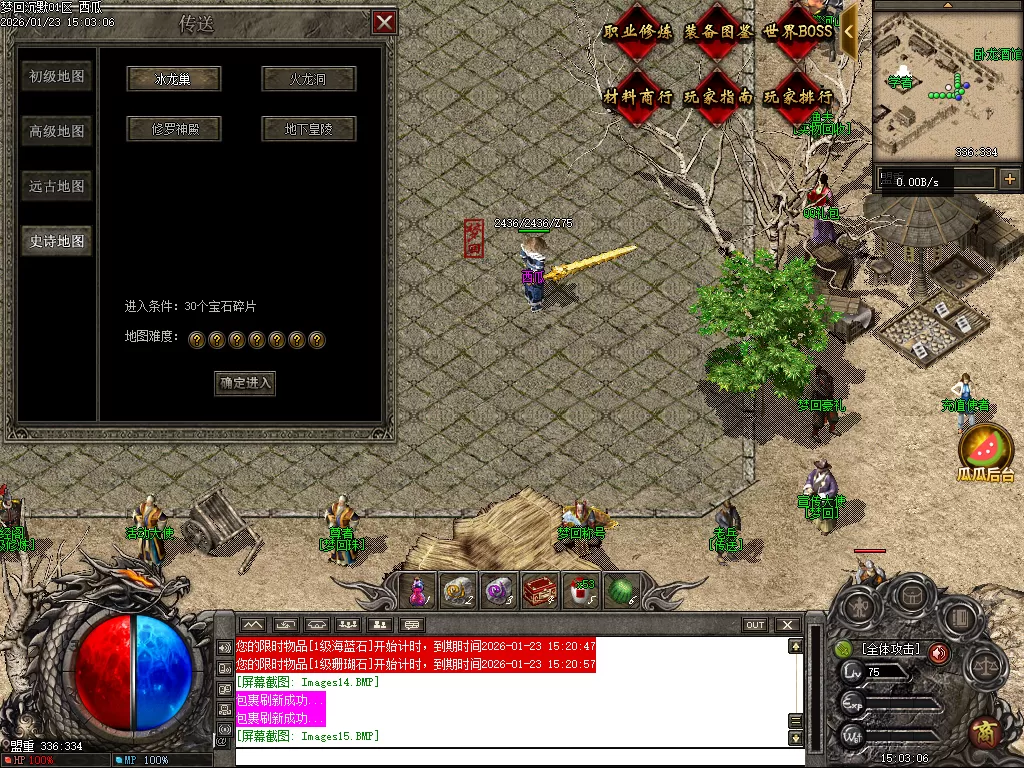The height and width of the screenshot is (768, 1024).
Task: Open the 职业修炼 menu
Action: [x=638, y=31]
